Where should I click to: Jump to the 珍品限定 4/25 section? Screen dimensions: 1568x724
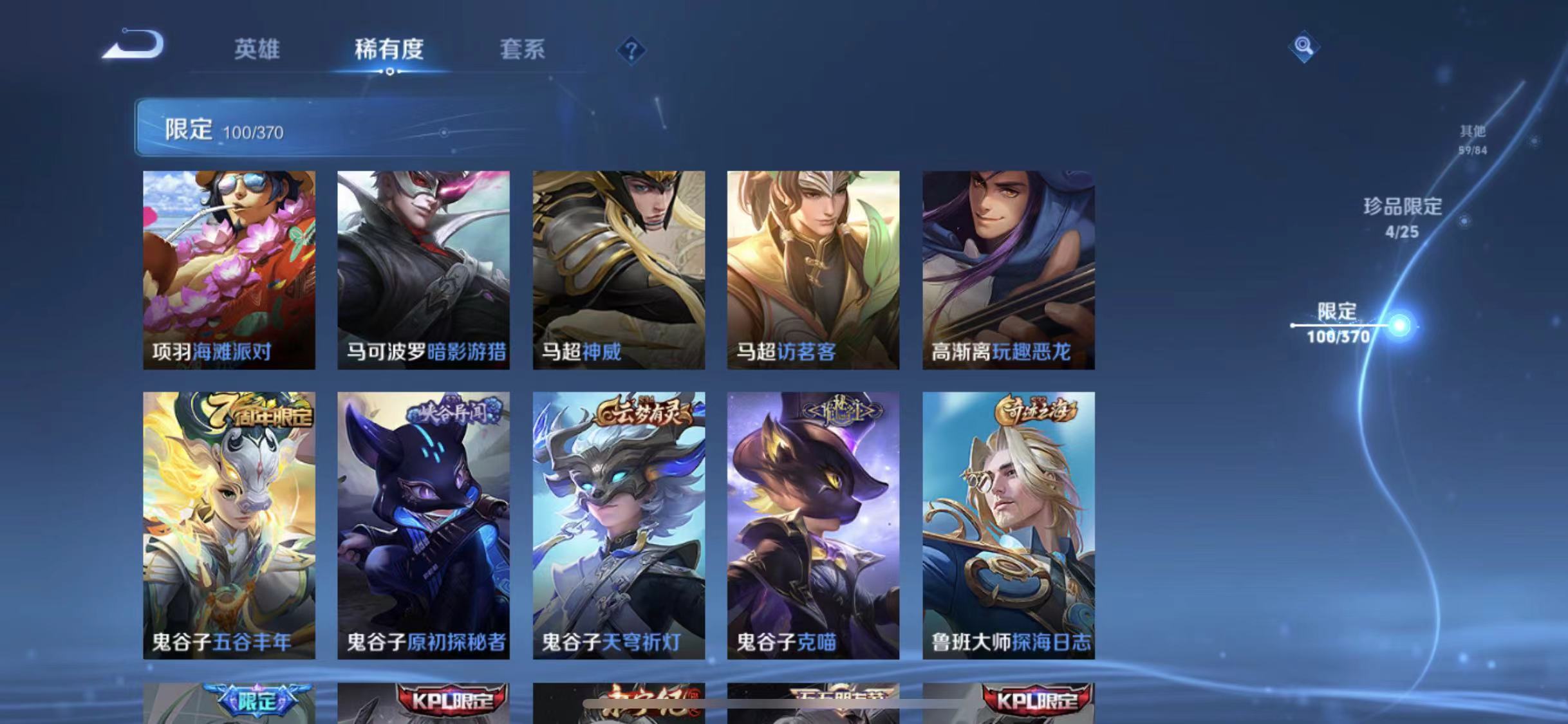pos(1403,219)
